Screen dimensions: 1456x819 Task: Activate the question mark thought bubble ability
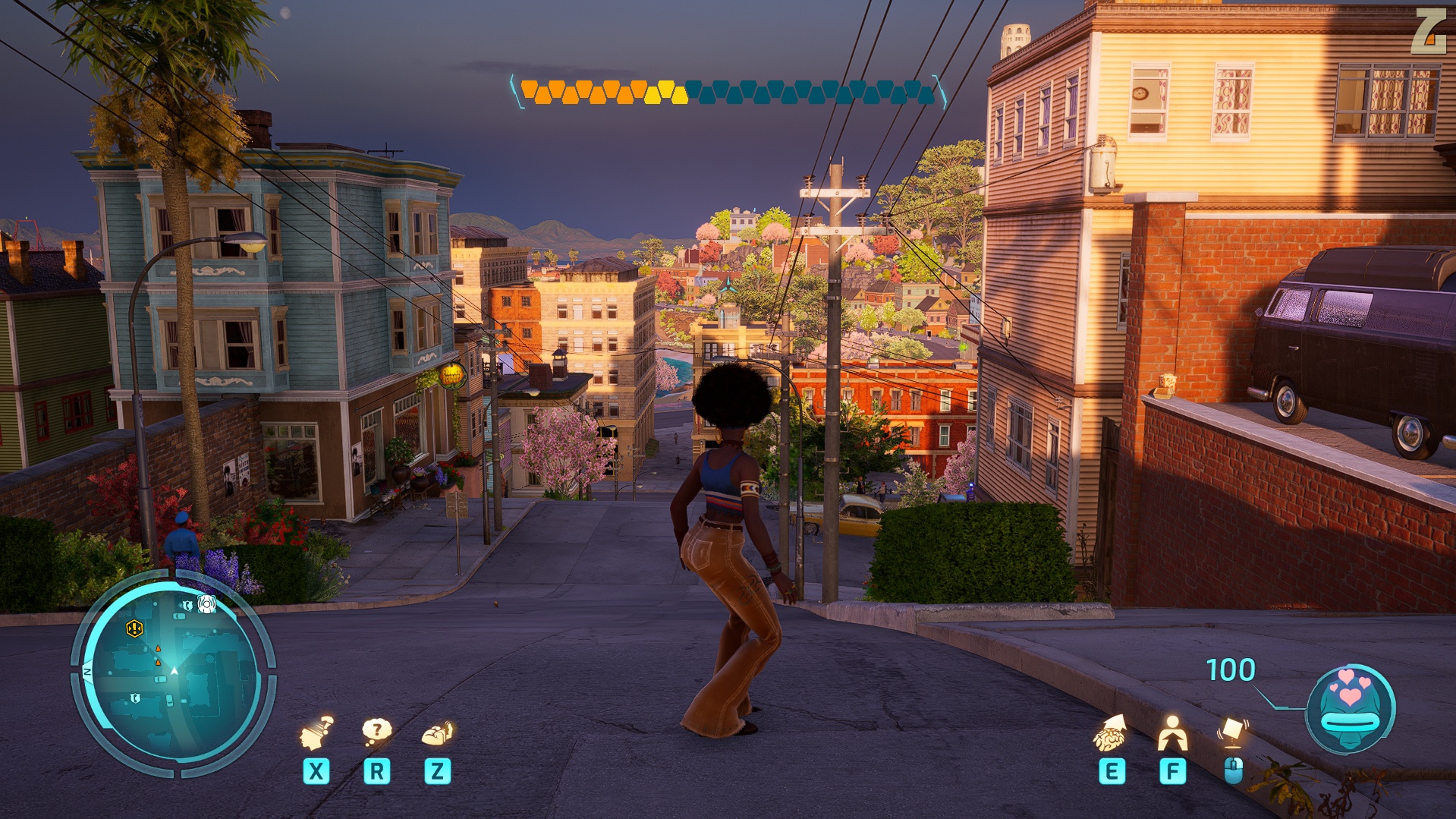point(376,732)
